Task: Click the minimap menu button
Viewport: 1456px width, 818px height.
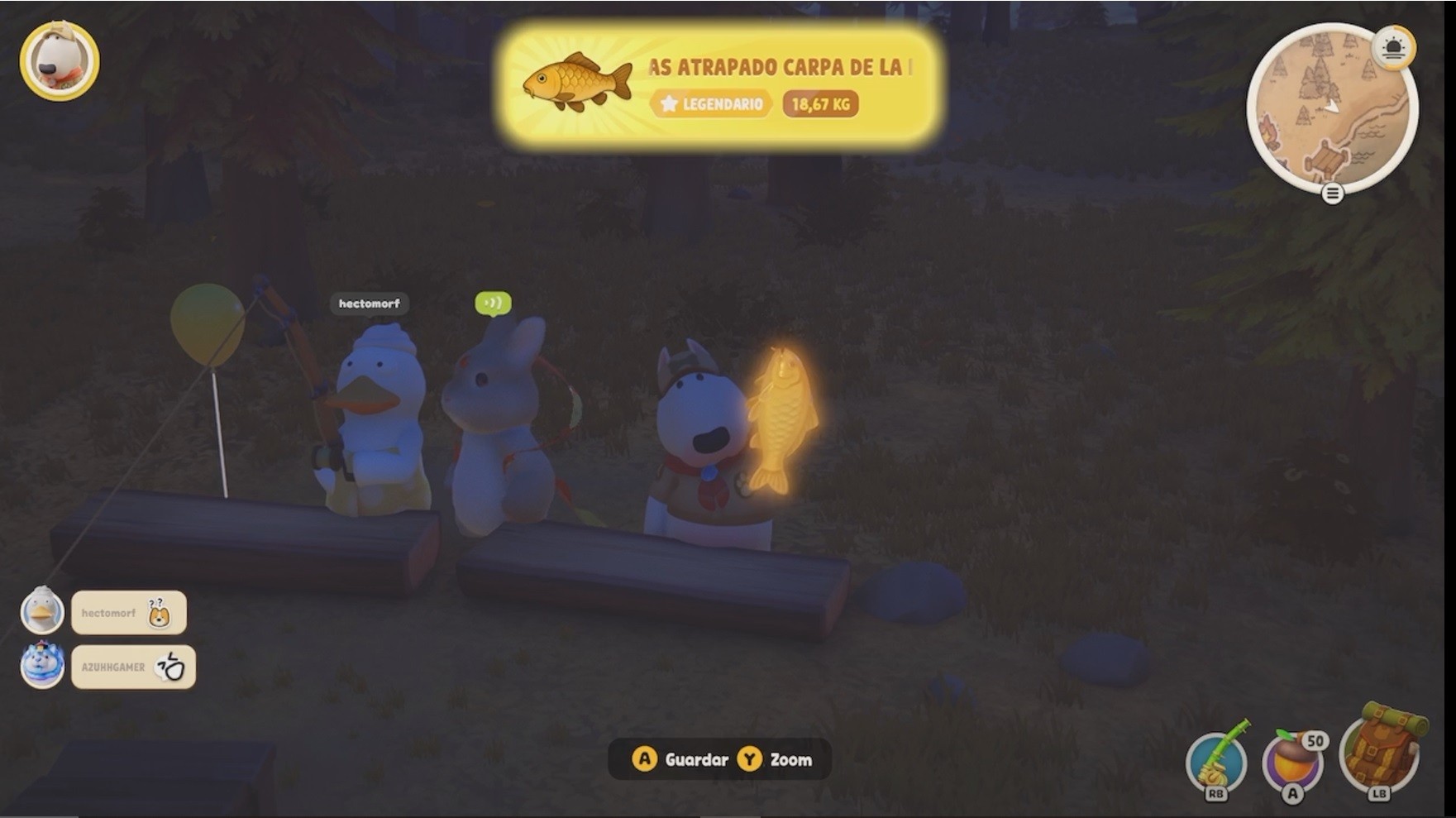Action: (x=1332, y=194)
